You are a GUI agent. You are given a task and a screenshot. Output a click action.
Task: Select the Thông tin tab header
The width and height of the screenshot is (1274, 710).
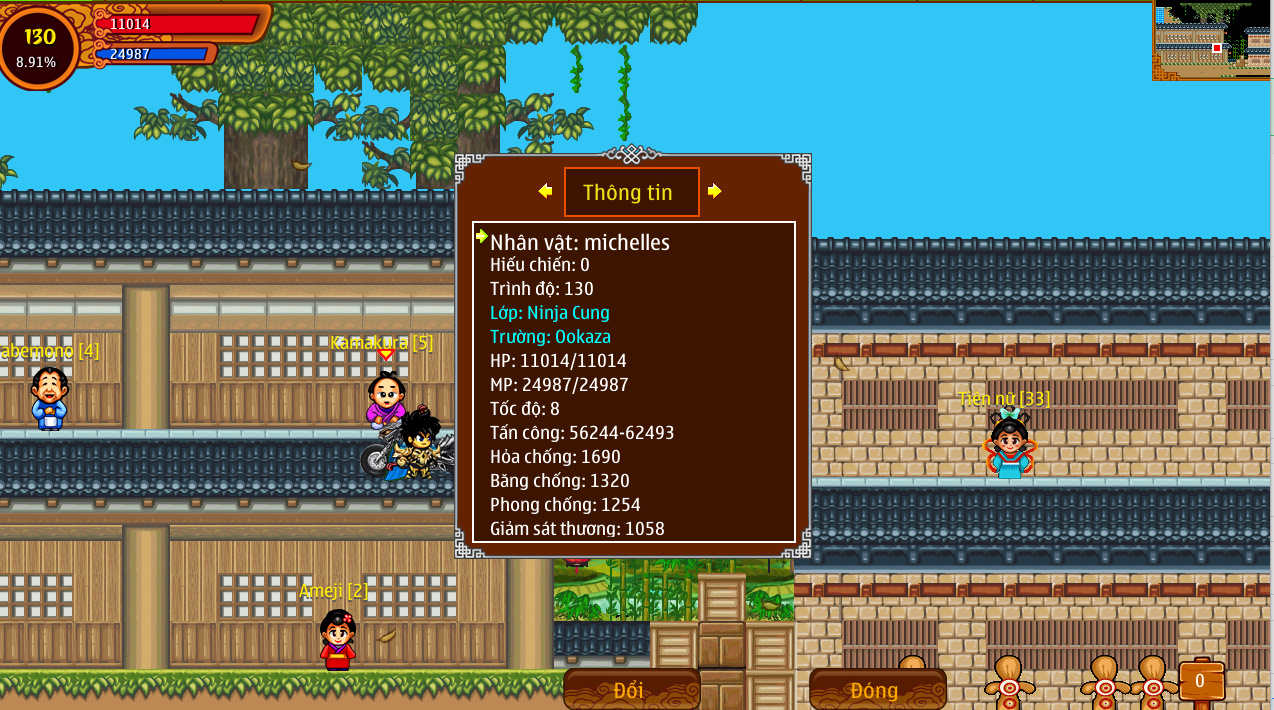click(x=630, y=192)
